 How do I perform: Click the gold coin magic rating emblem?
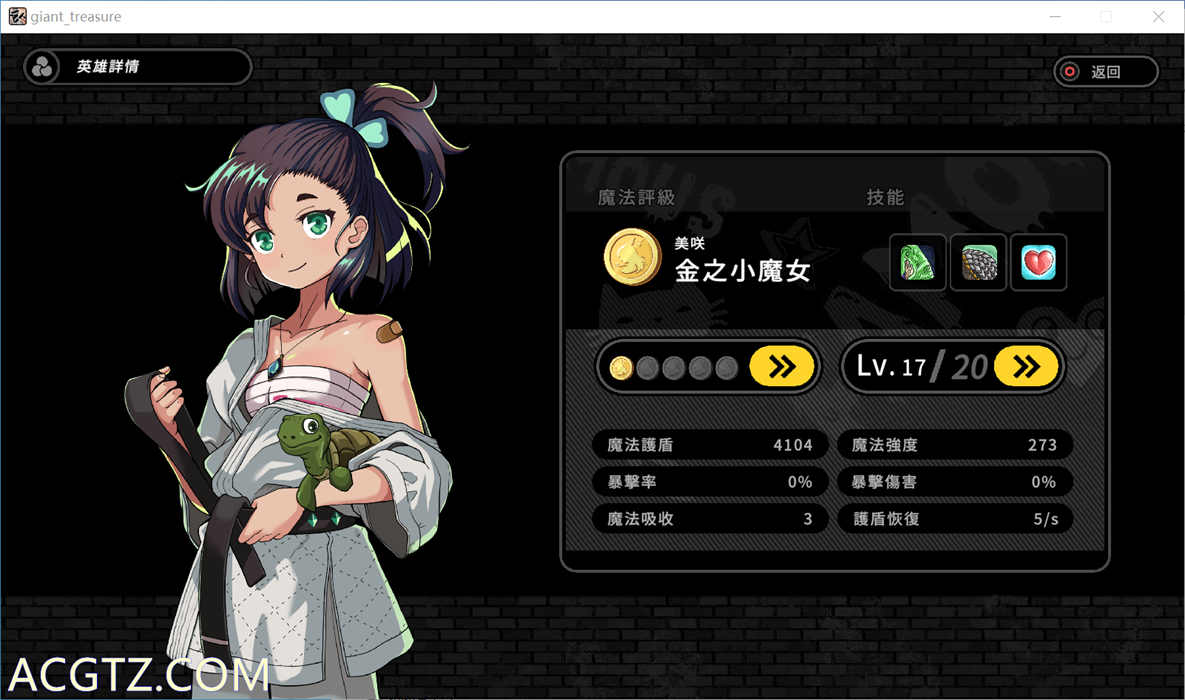tap(632, 257)
